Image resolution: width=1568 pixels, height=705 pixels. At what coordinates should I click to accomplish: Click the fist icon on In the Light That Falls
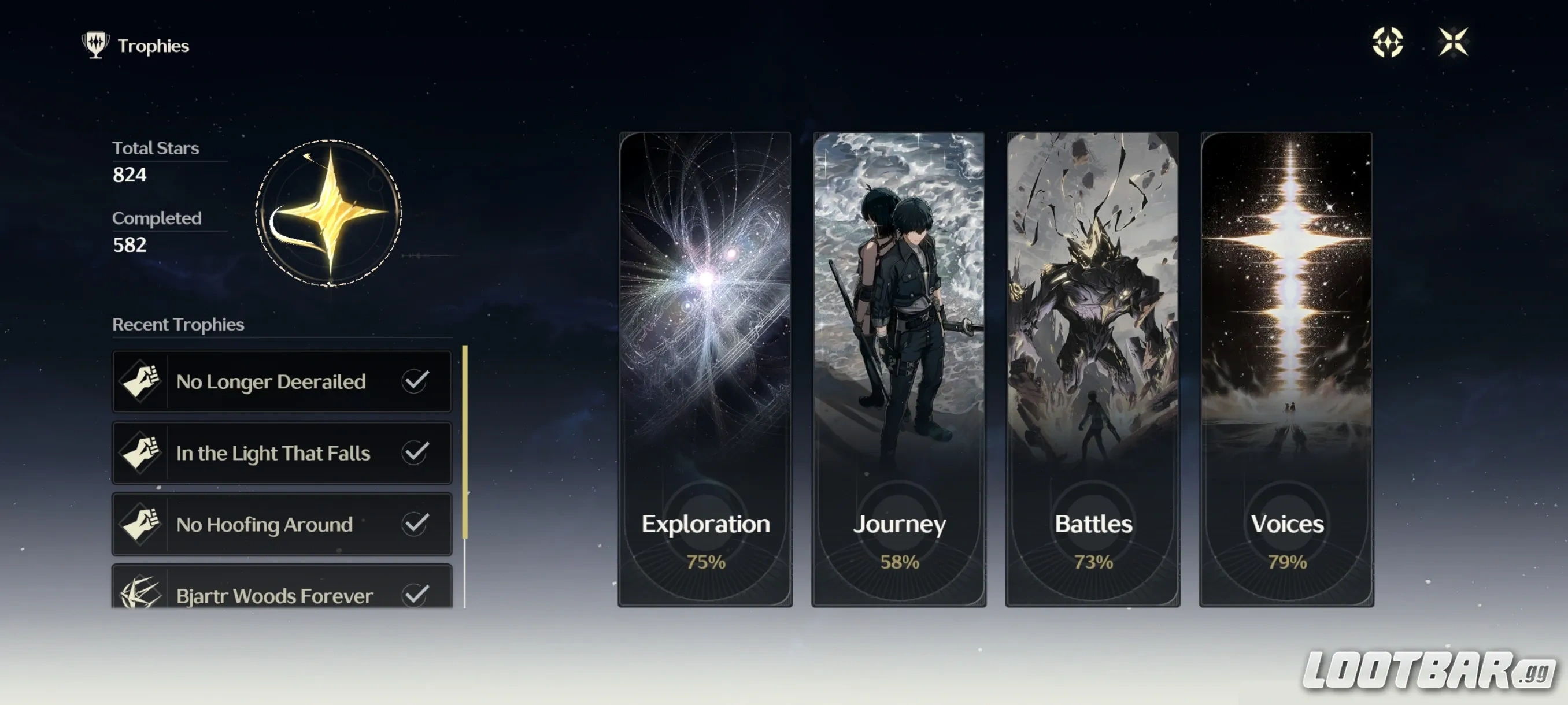tap(141, 452)
